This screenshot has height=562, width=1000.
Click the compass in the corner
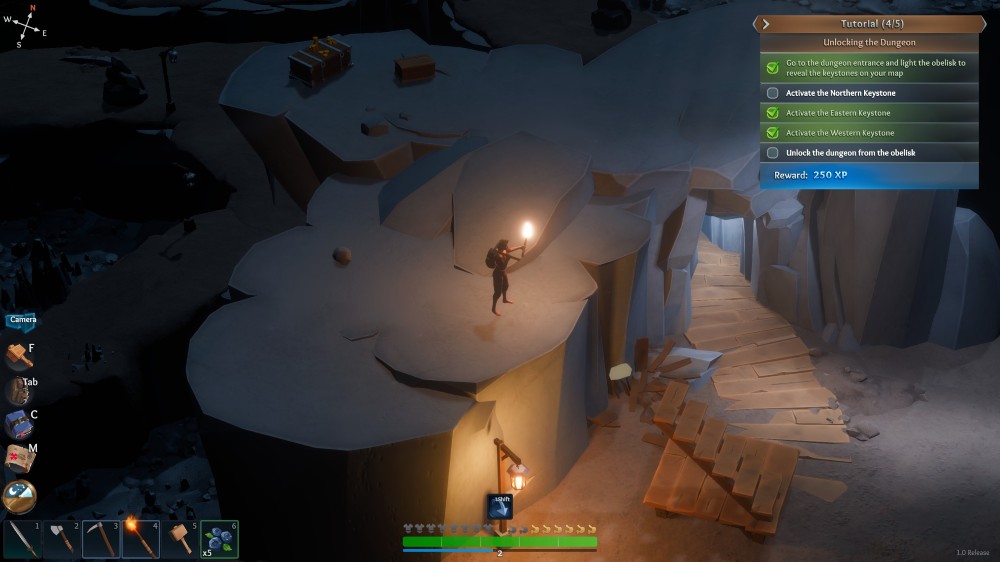32,27
